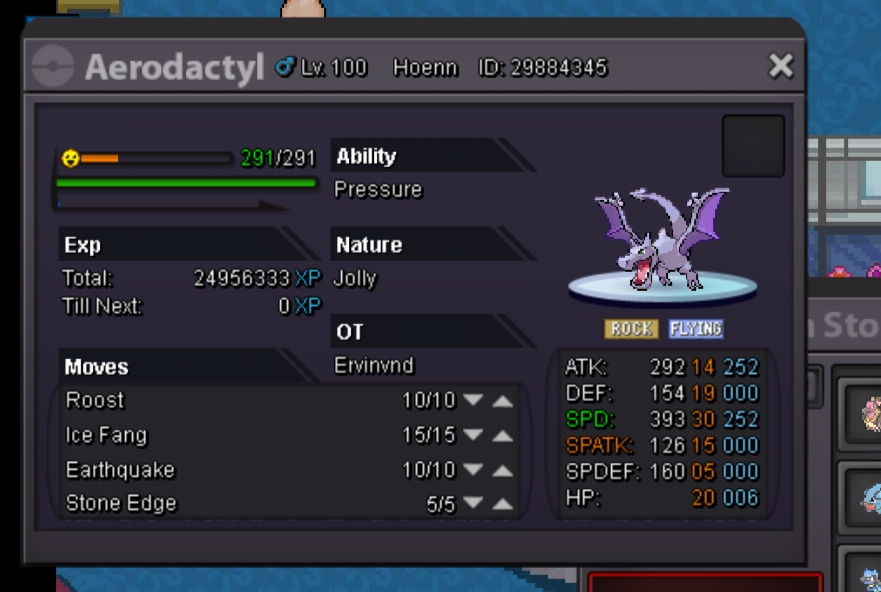Click the Pokeball icon beside Aerodactyl's name

pyautogui.click(x=52, y=68)
